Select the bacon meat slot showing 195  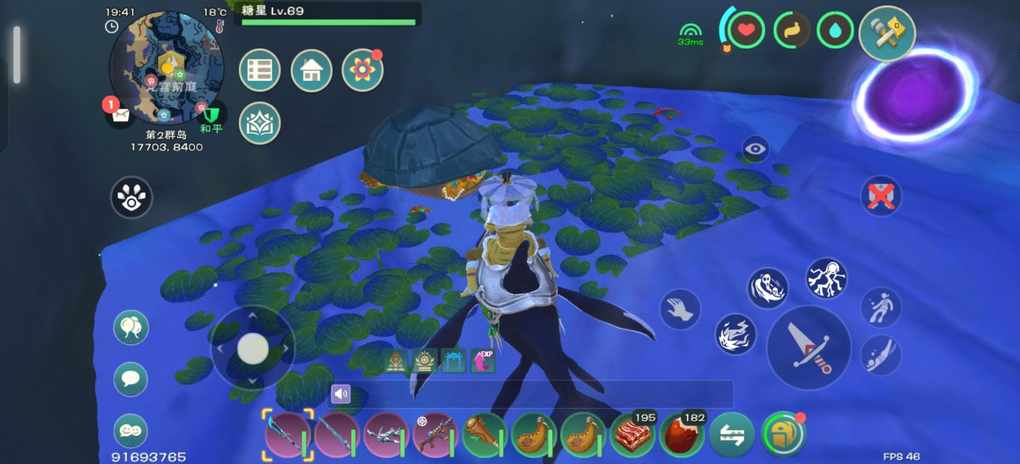point(634,435)
